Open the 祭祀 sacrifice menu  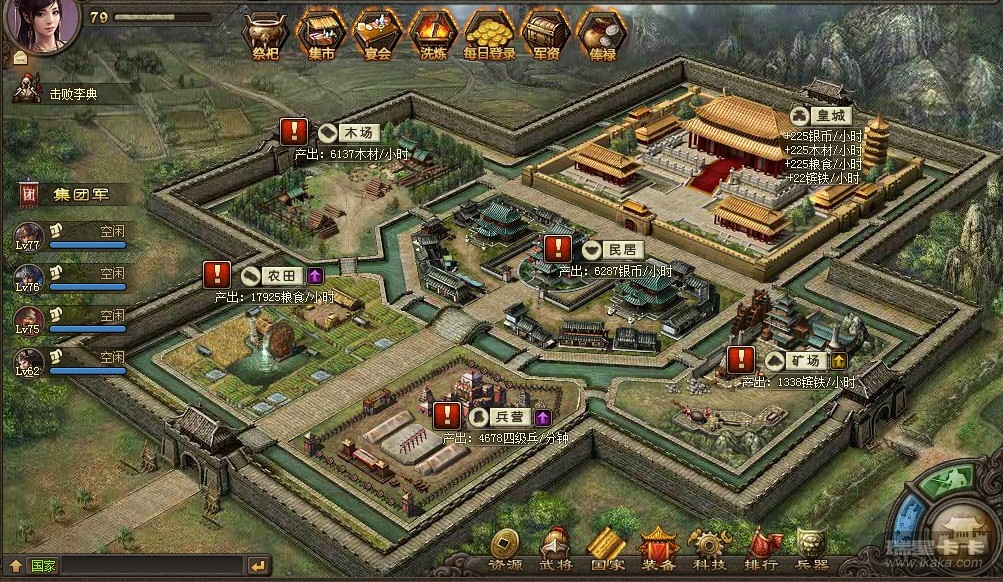coord(266,34)
